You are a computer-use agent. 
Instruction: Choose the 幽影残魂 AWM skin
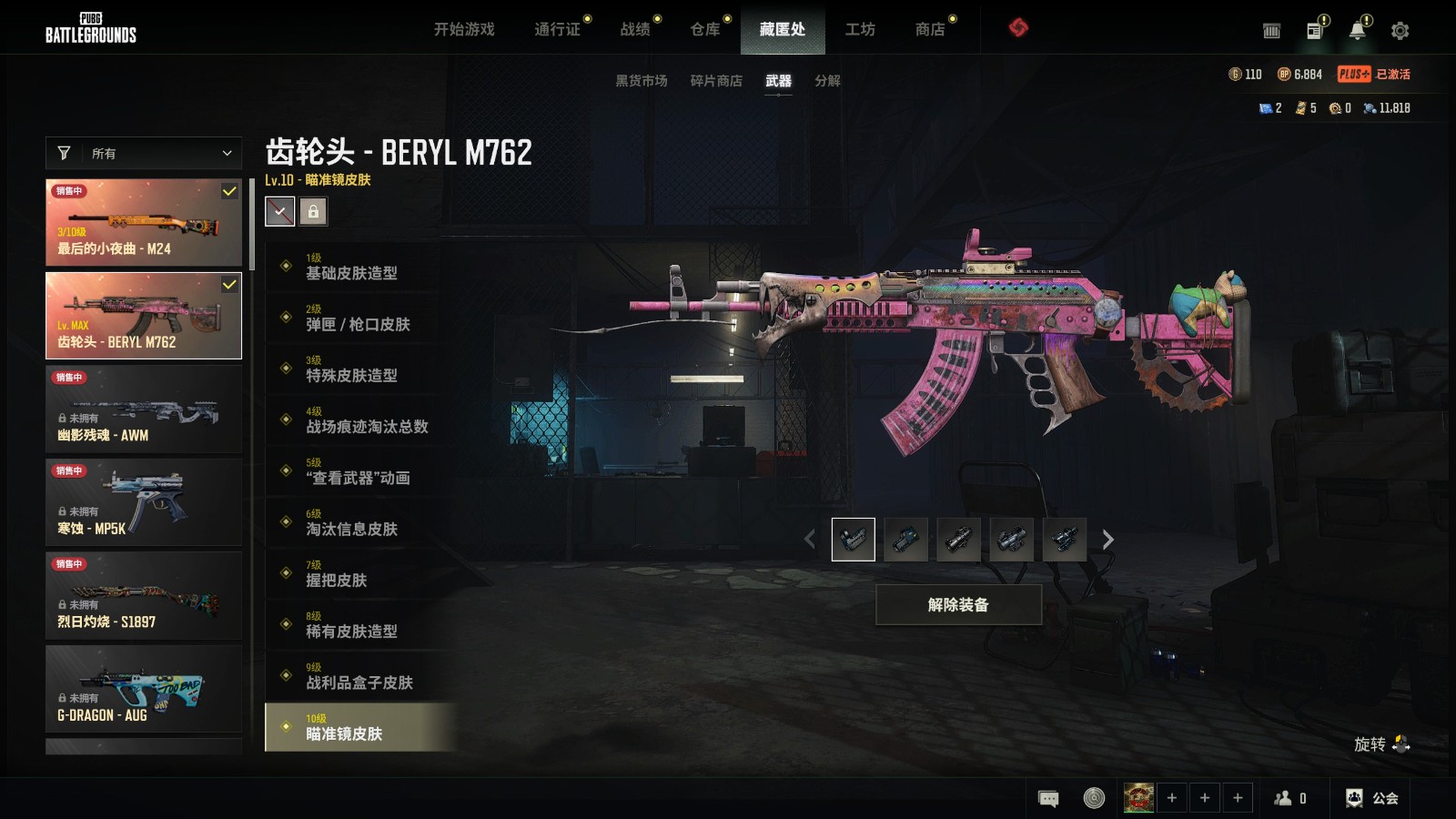[144, 409]
